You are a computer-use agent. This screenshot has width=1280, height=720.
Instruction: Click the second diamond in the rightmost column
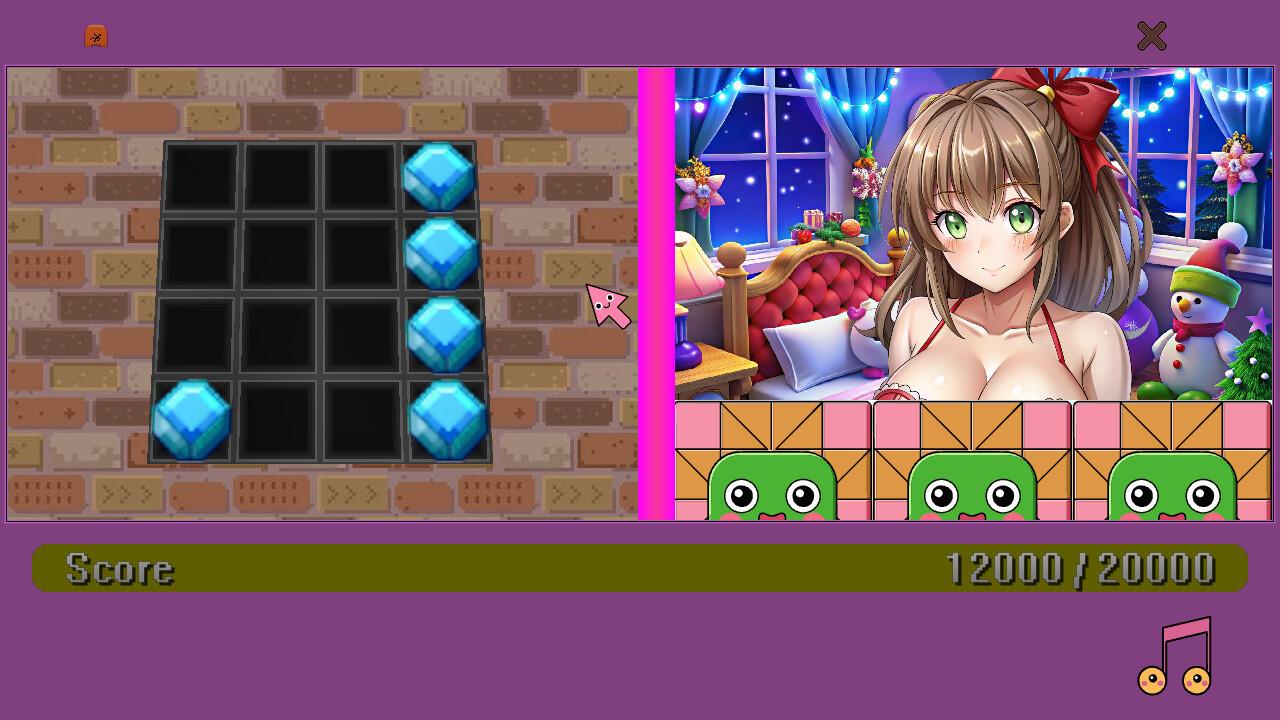coord(443,255)
